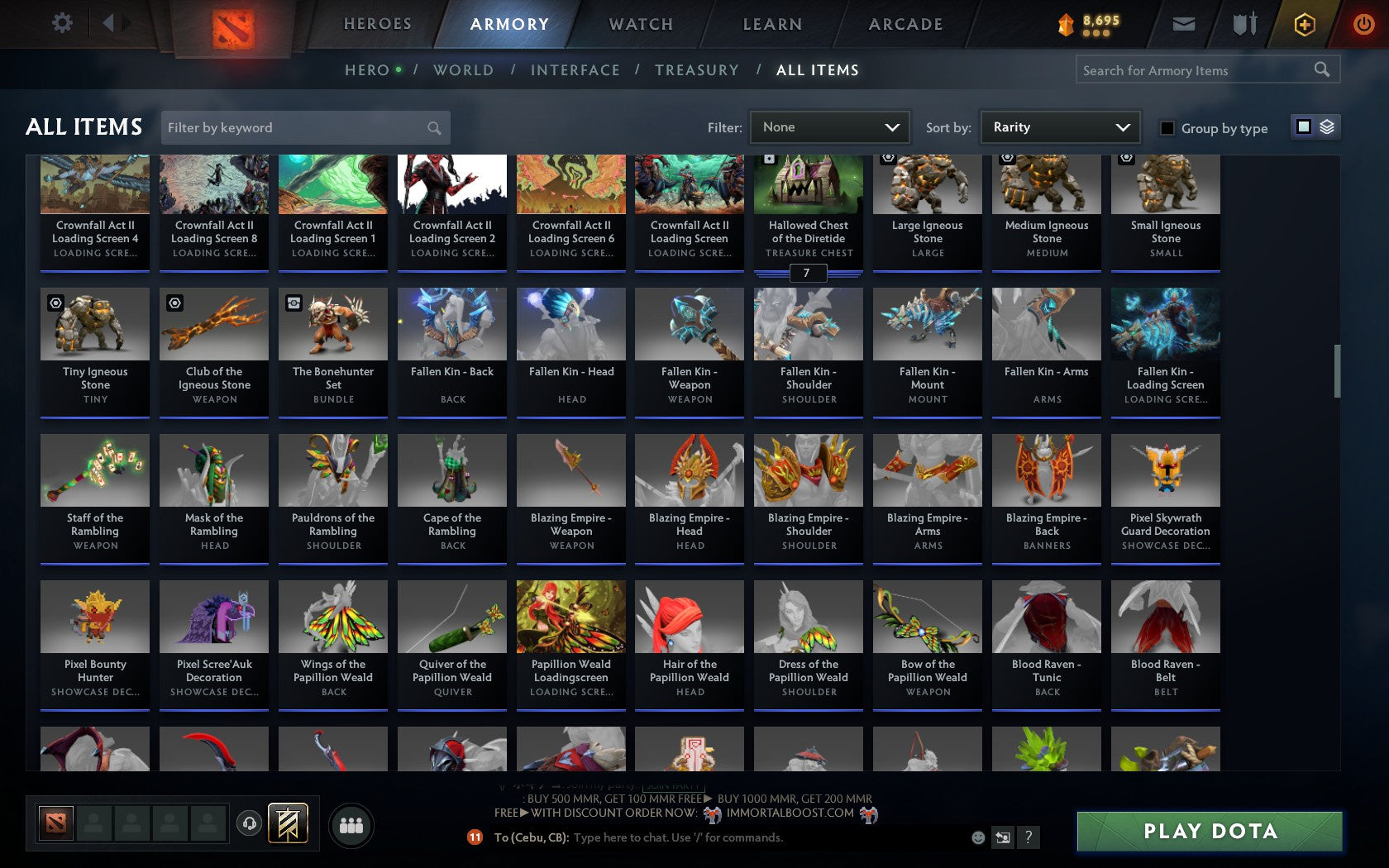Open the Filter dropdown set to None

(x=829, y=126)
